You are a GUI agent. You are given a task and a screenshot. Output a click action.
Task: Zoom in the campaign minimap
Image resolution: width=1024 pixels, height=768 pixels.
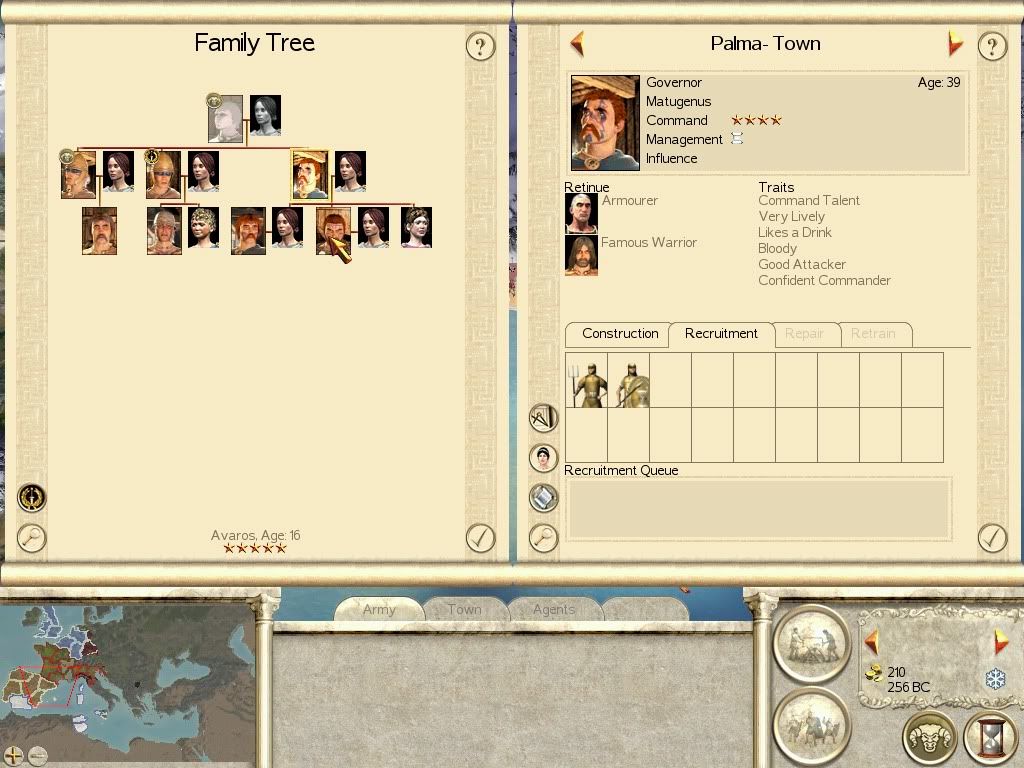[x=13, y=755]
